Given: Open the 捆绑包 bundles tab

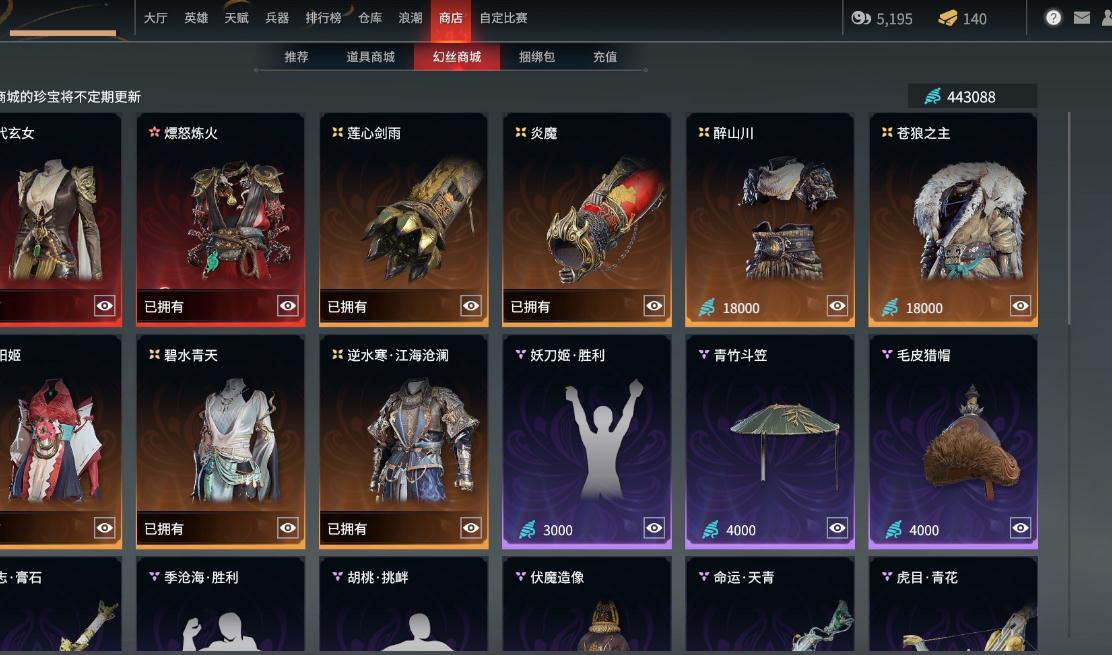Looking at the screenshot, I should tap(537, 57).
